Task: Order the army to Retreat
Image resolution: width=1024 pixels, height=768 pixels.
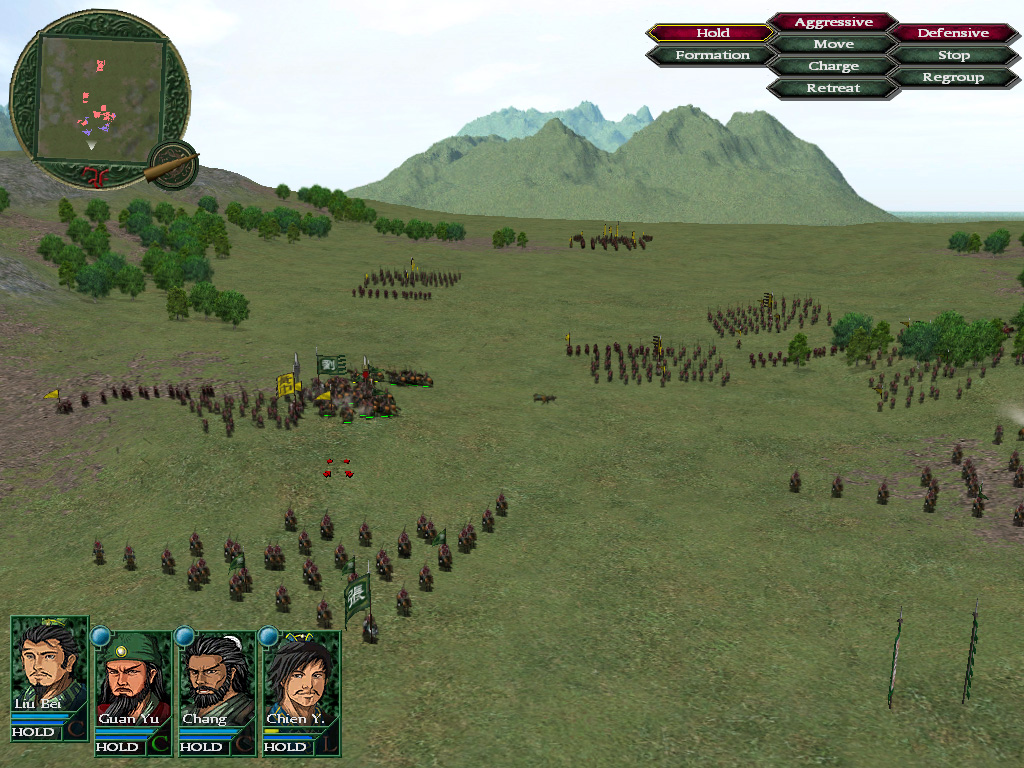Action: (x=833, y=88)
